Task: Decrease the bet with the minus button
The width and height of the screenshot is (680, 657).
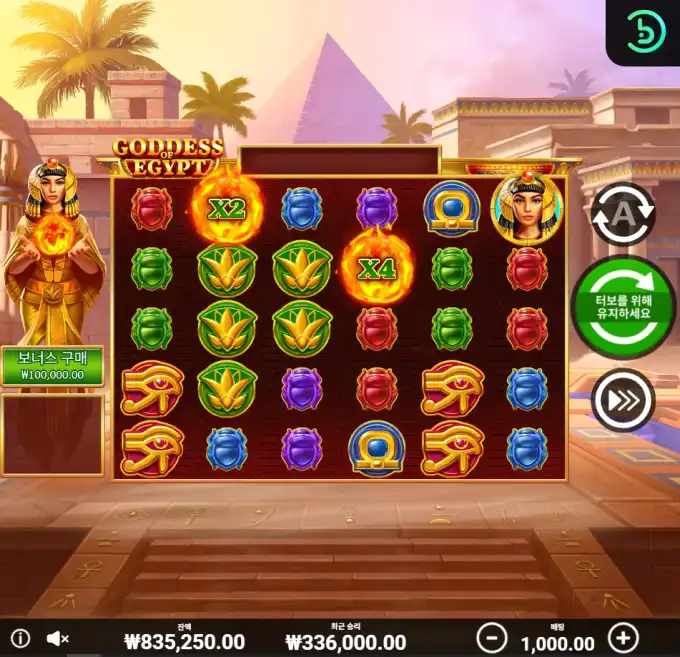Action: 490,638
